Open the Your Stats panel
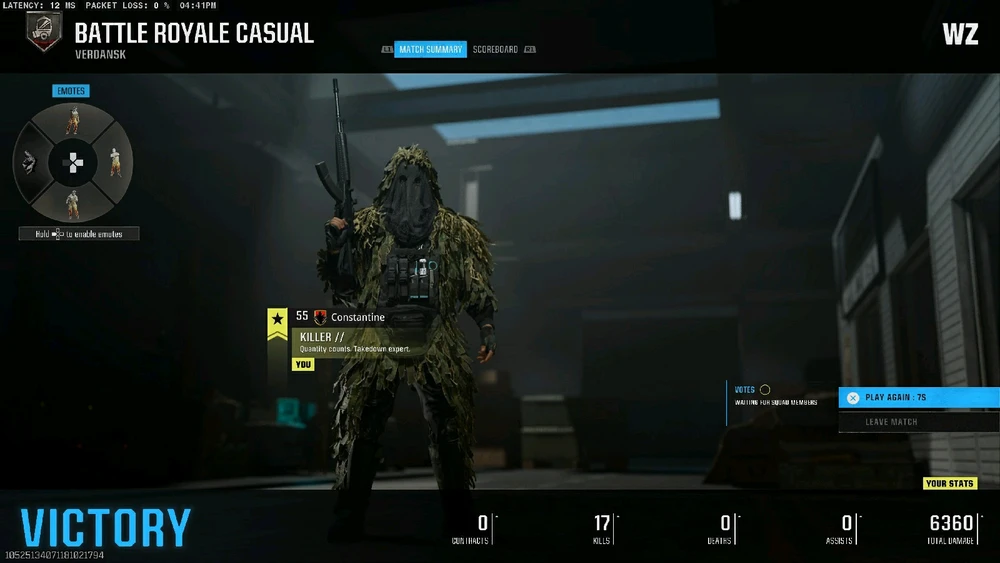Screen dimensions: 1000x563 click(x=949, y=484)
